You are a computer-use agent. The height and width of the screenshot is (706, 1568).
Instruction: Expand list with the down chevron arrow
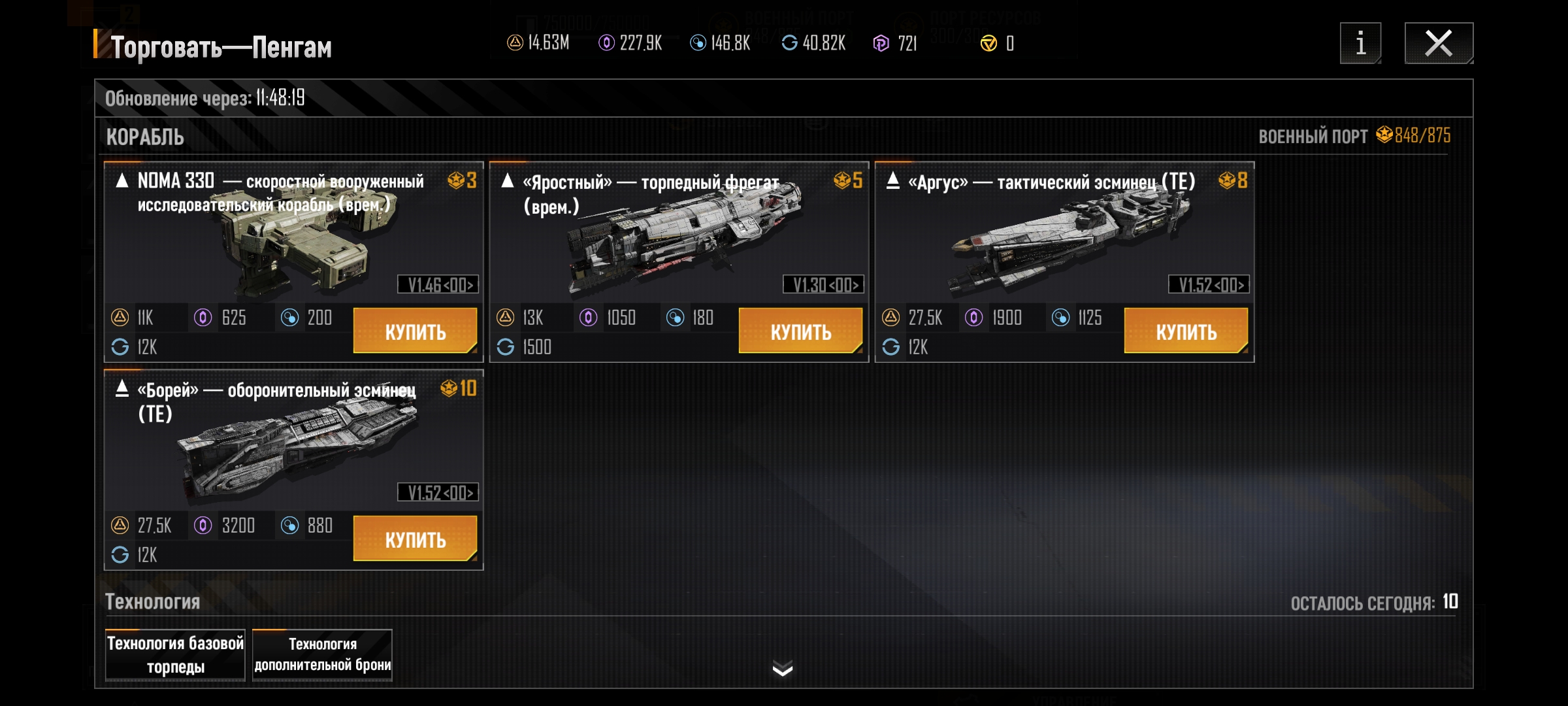782,668
